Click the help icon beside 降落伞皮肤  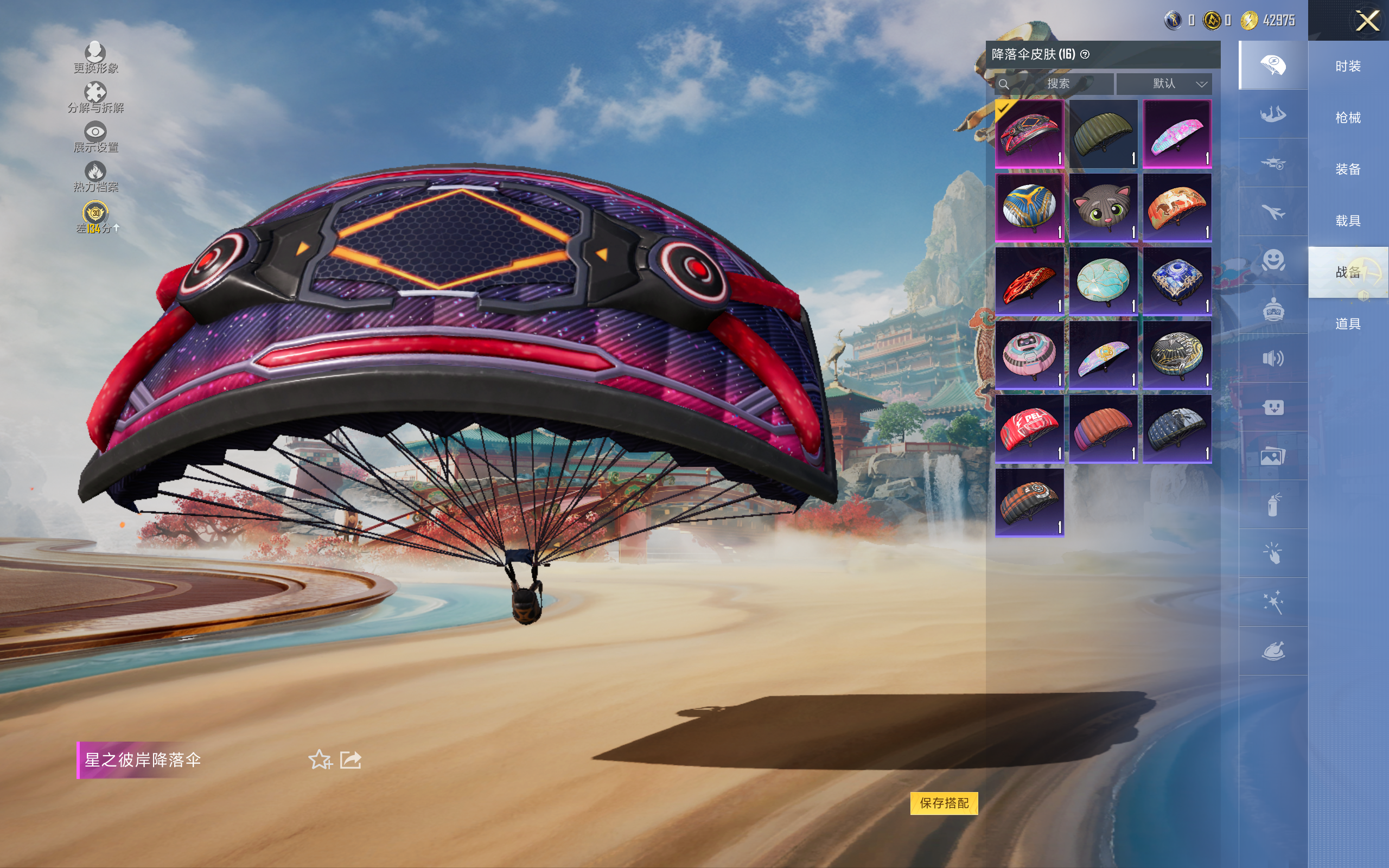click(1085, 55)
